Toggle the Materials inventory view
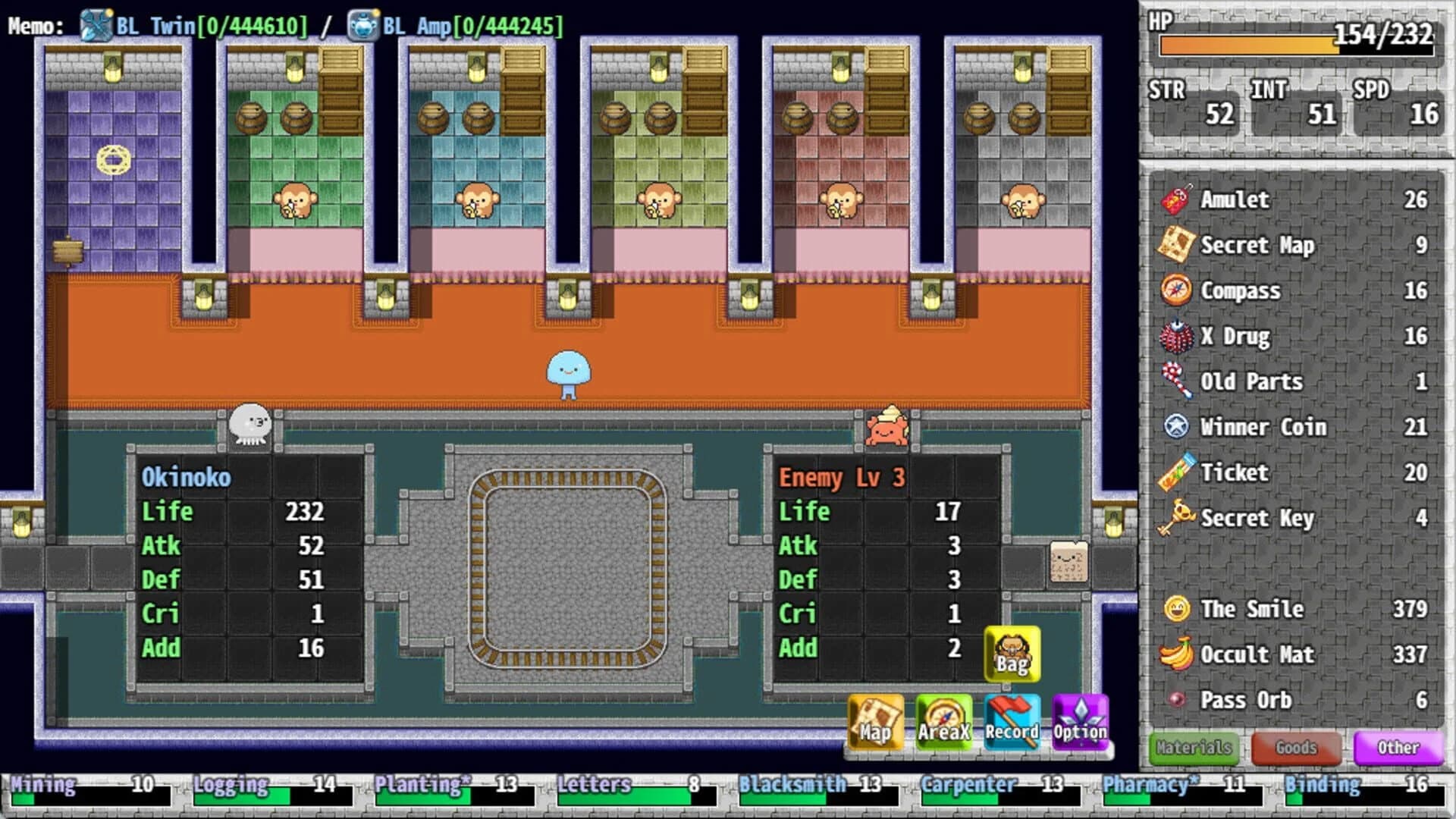 tap(1193, 748)
